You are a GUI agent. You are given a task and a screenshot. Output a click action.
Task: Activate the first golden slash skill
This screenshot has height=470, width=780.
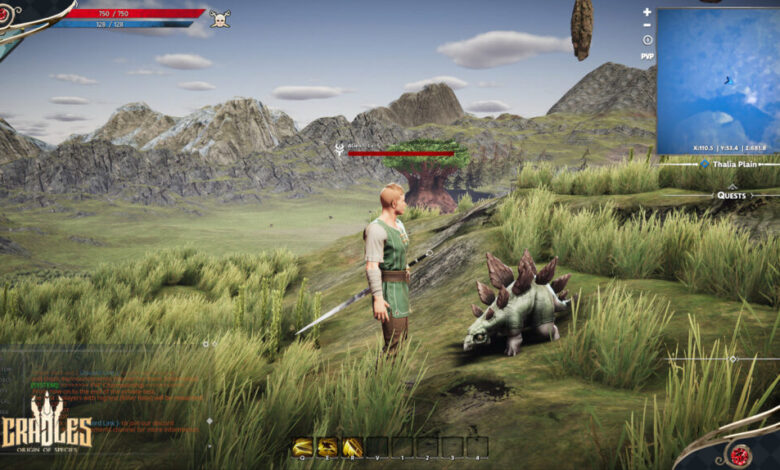(302, 447)
